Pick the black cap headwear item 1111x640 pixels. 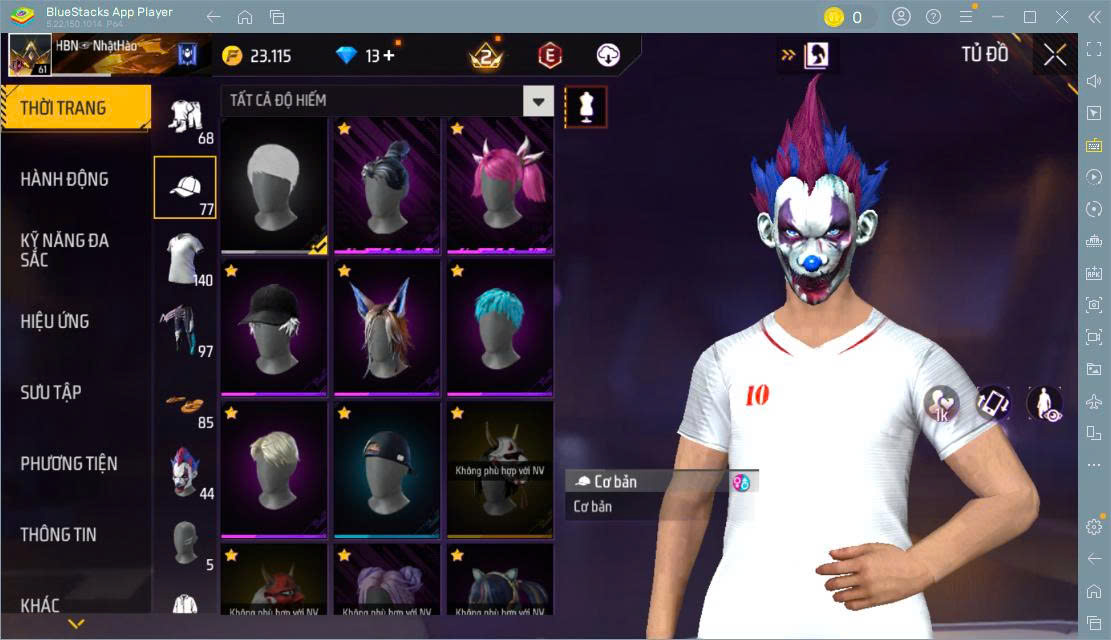[274, 328]
